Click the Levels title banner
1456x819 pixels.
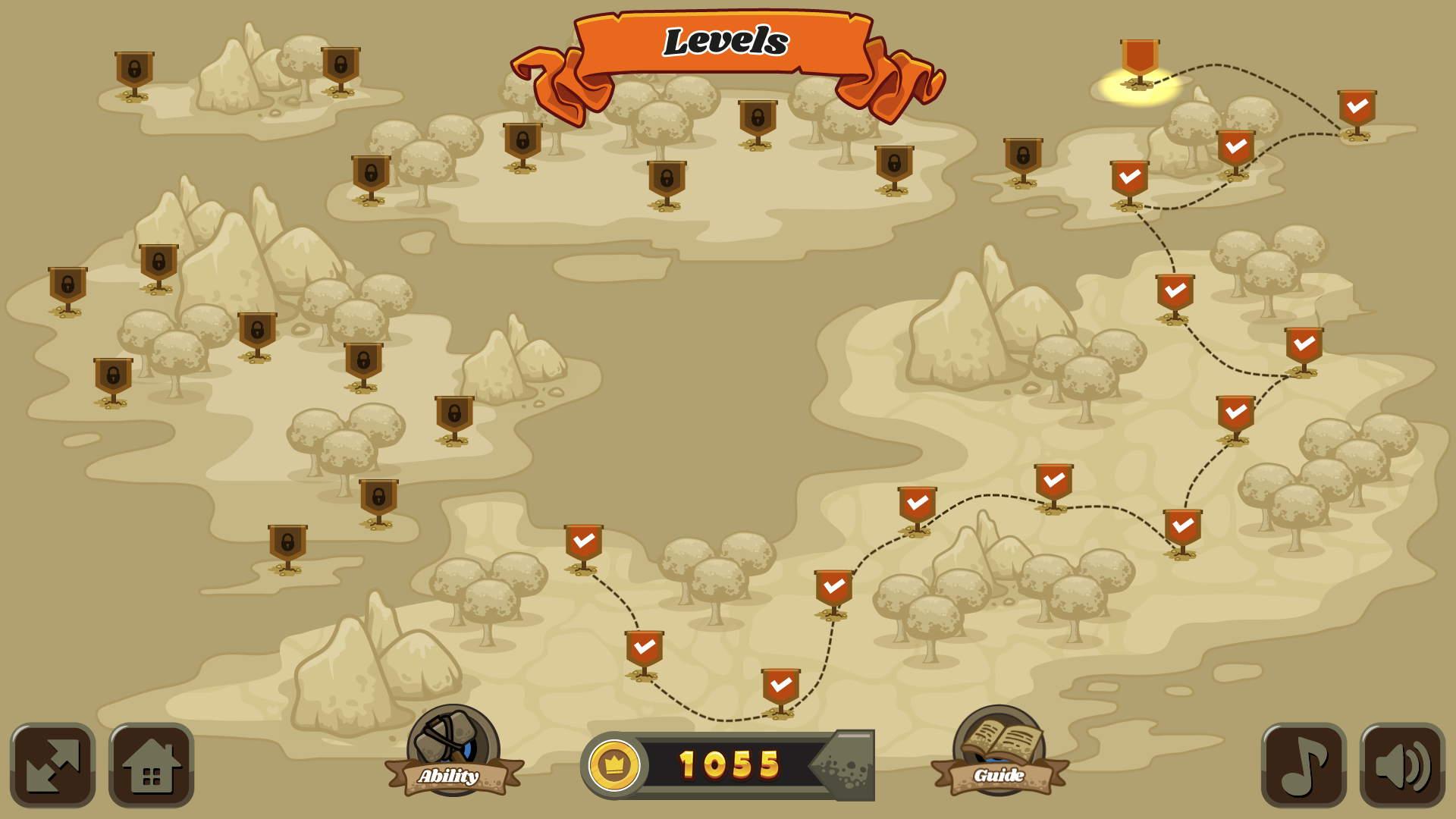tap(724, 42)
